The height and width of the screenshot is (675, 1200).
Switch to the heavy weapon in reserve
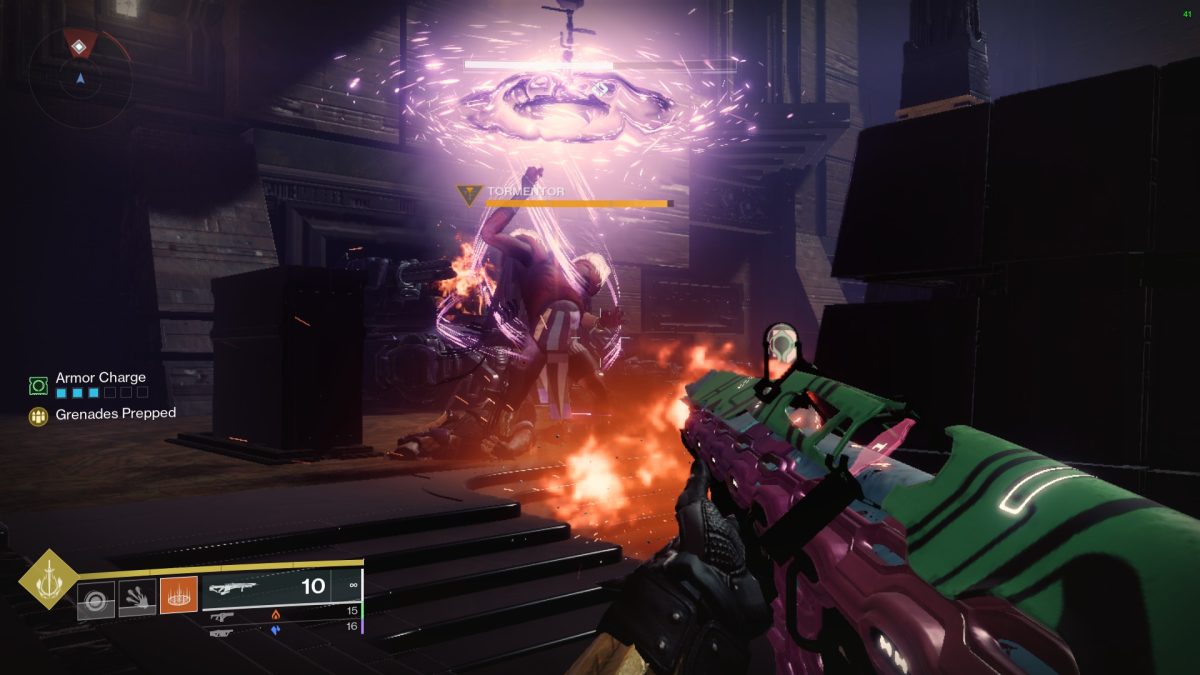222,632
